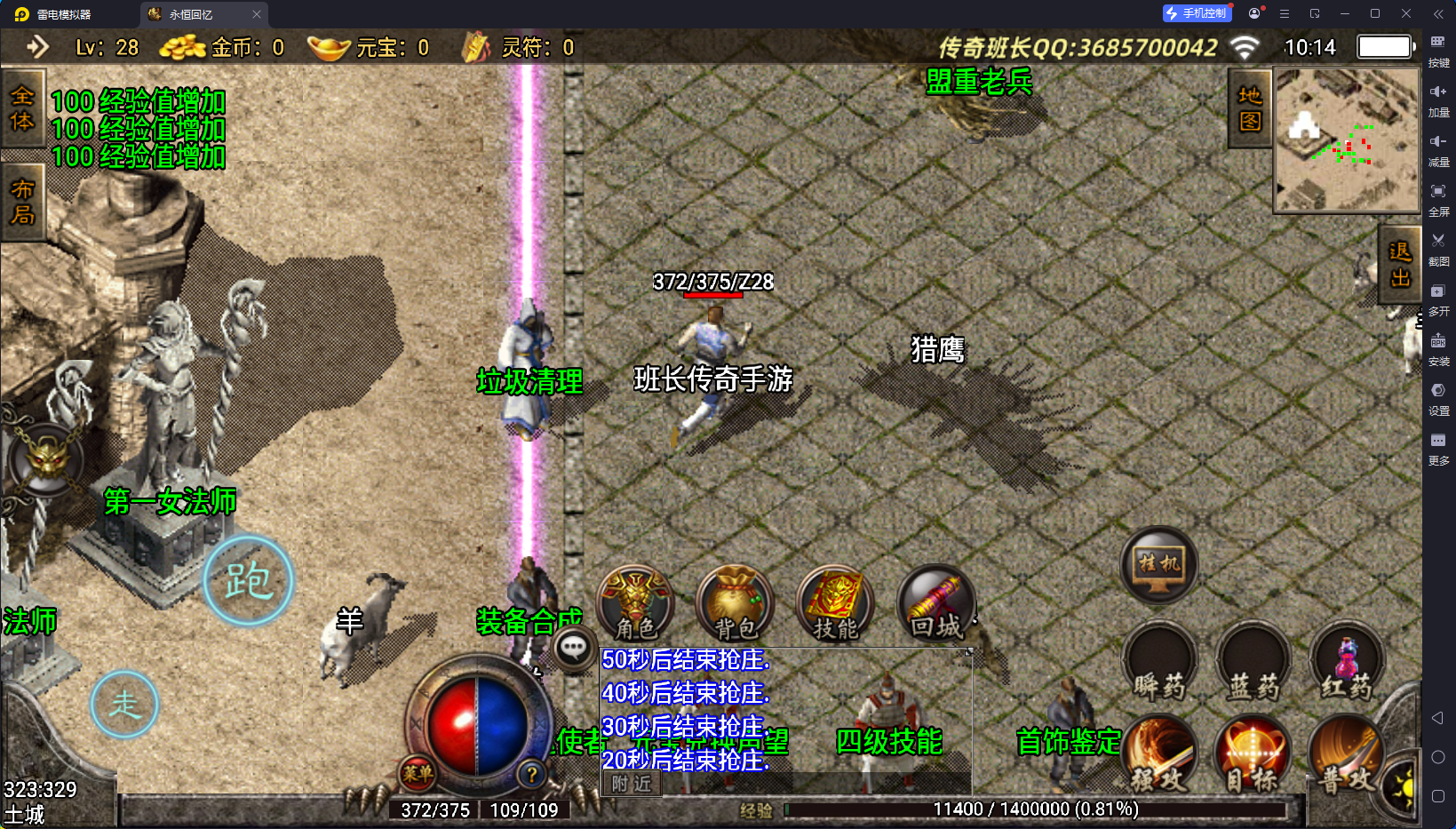Open the 背包 bag inventory
The width and height of the screenshot is (1456, 829).
(735, 603)
